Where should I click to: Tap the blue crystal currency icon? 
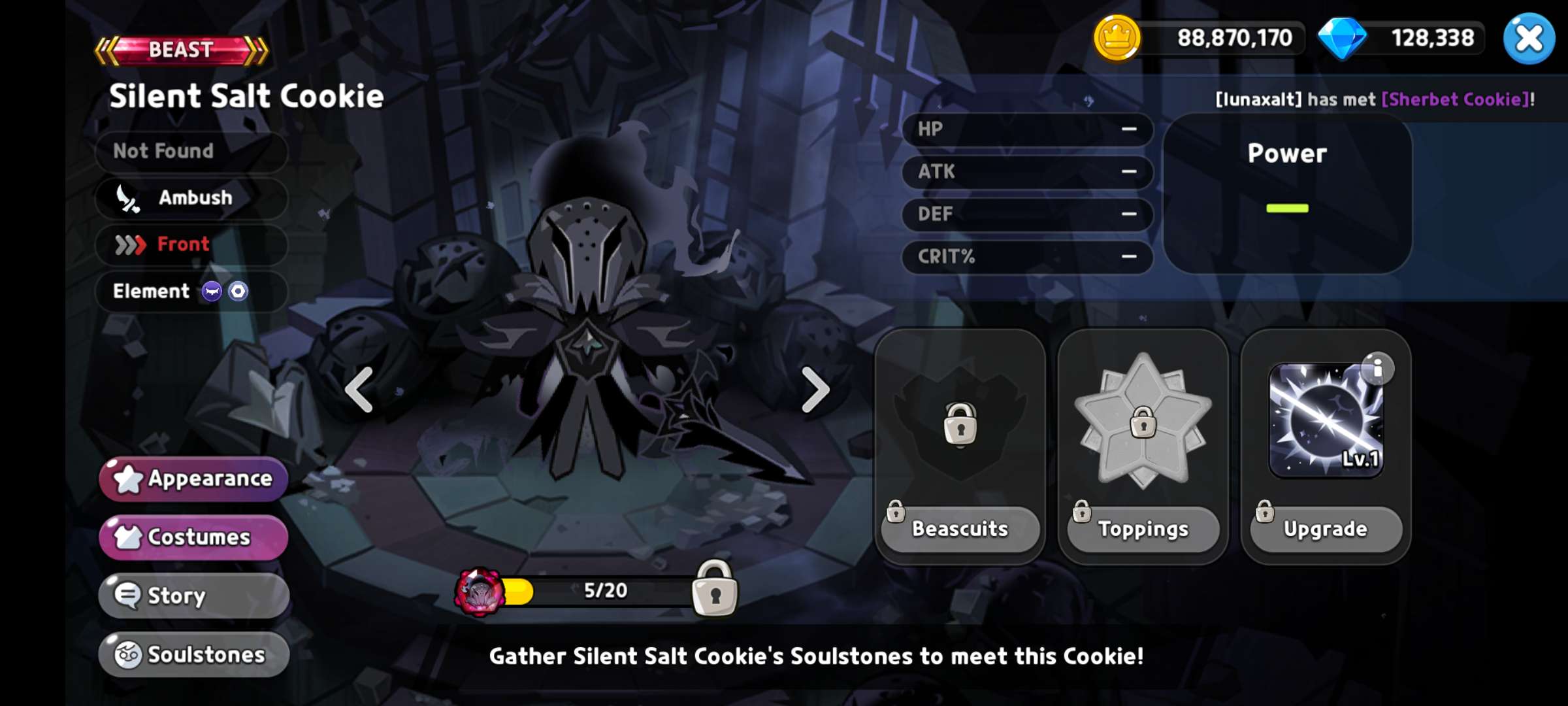(x=1342, y=38)
